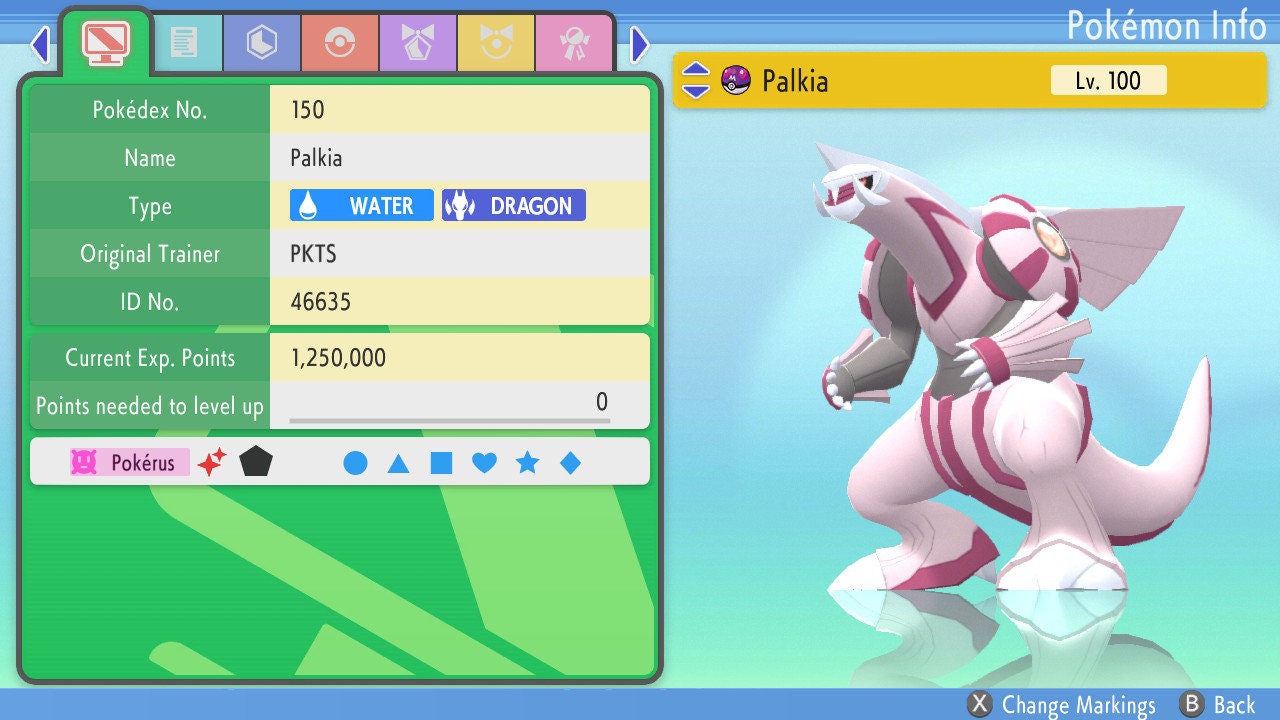
Task: Cycle Pokémon with the up-down arrows by Palkia
Action: tap(696, 80)
